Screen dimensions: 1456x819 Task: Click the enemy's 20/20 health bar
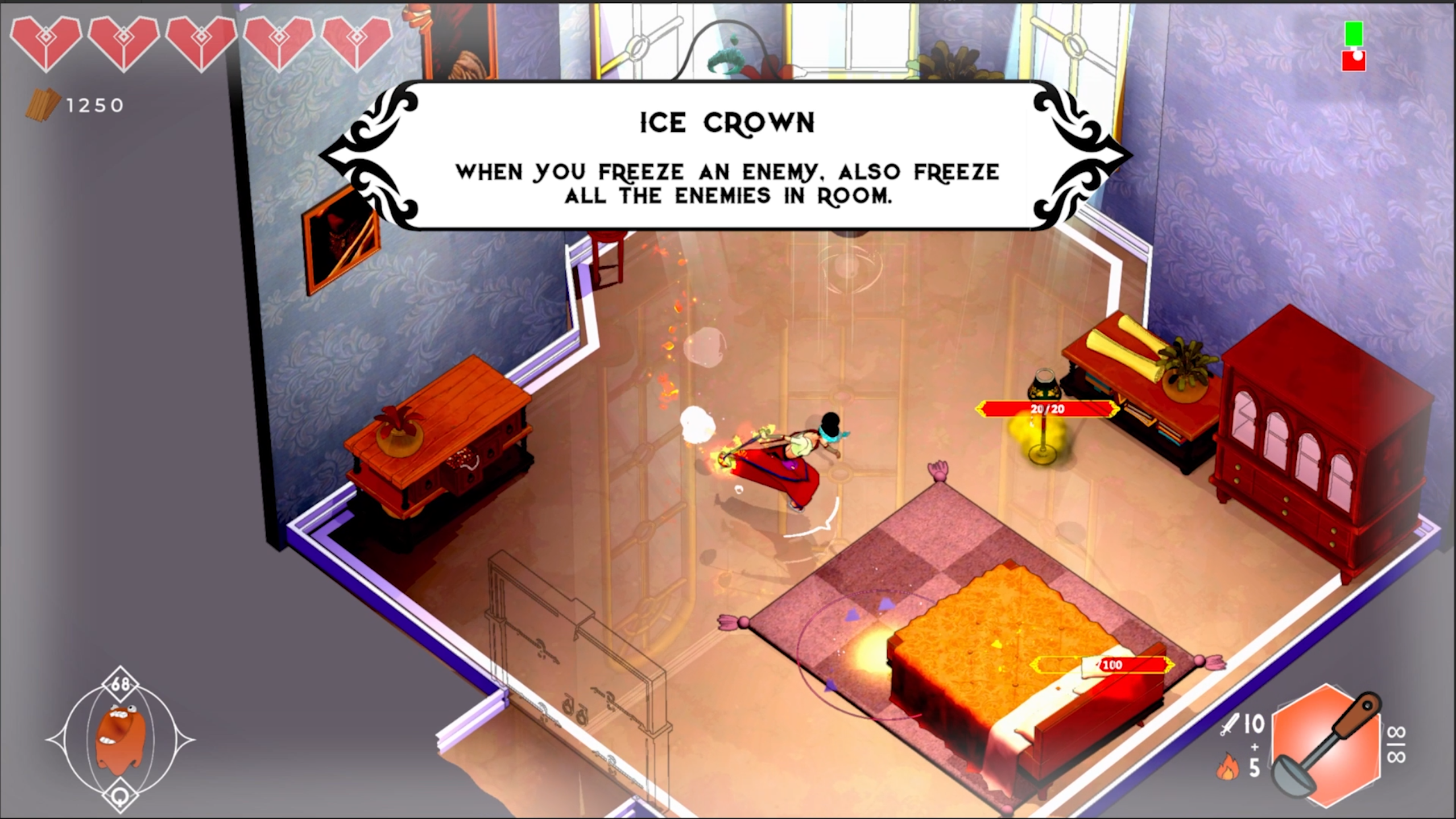coord(1046,408)
